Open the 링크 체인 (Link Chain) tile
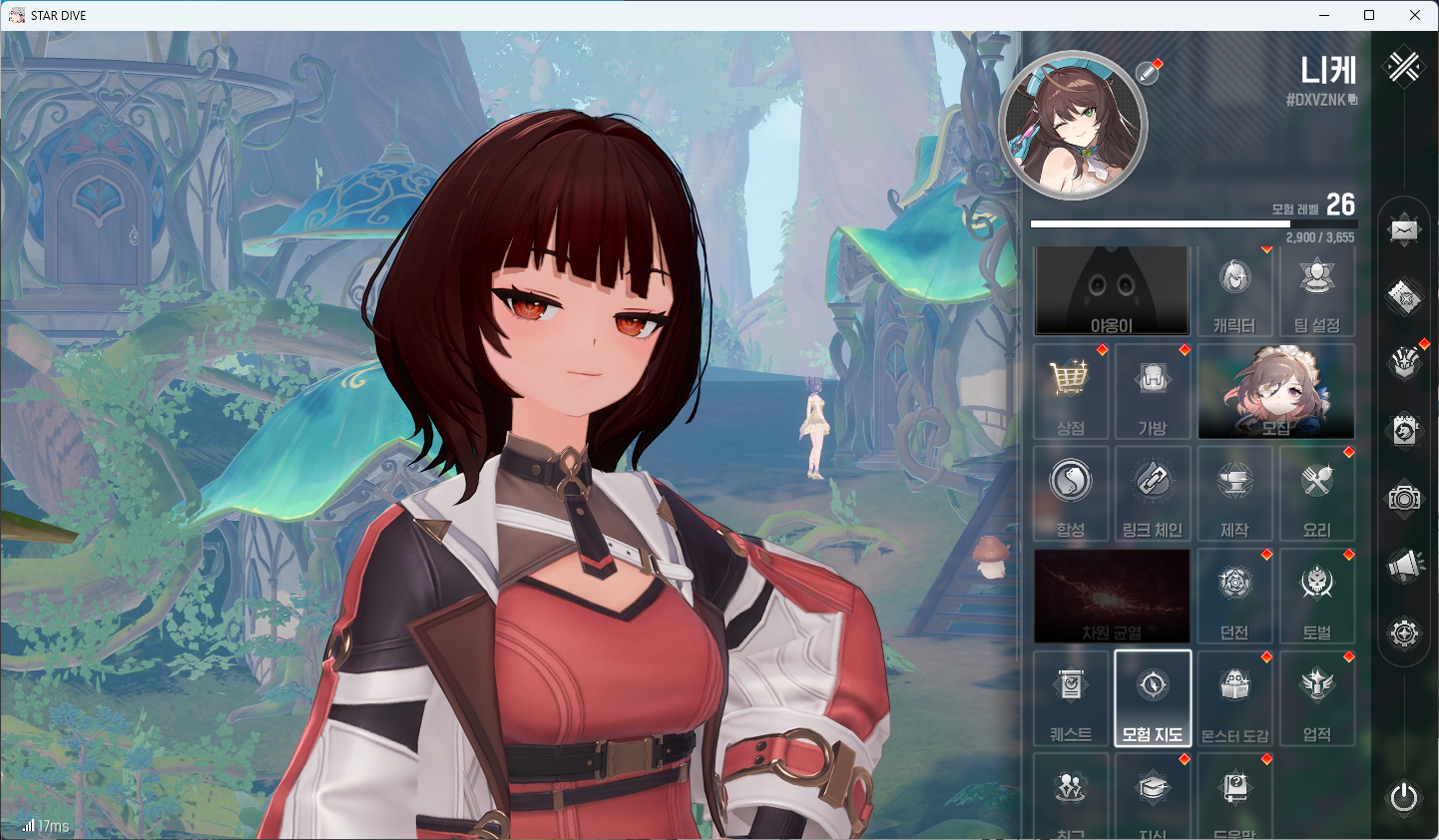The width and height of the screenshot is (1439, 840). coord(1153,494)
